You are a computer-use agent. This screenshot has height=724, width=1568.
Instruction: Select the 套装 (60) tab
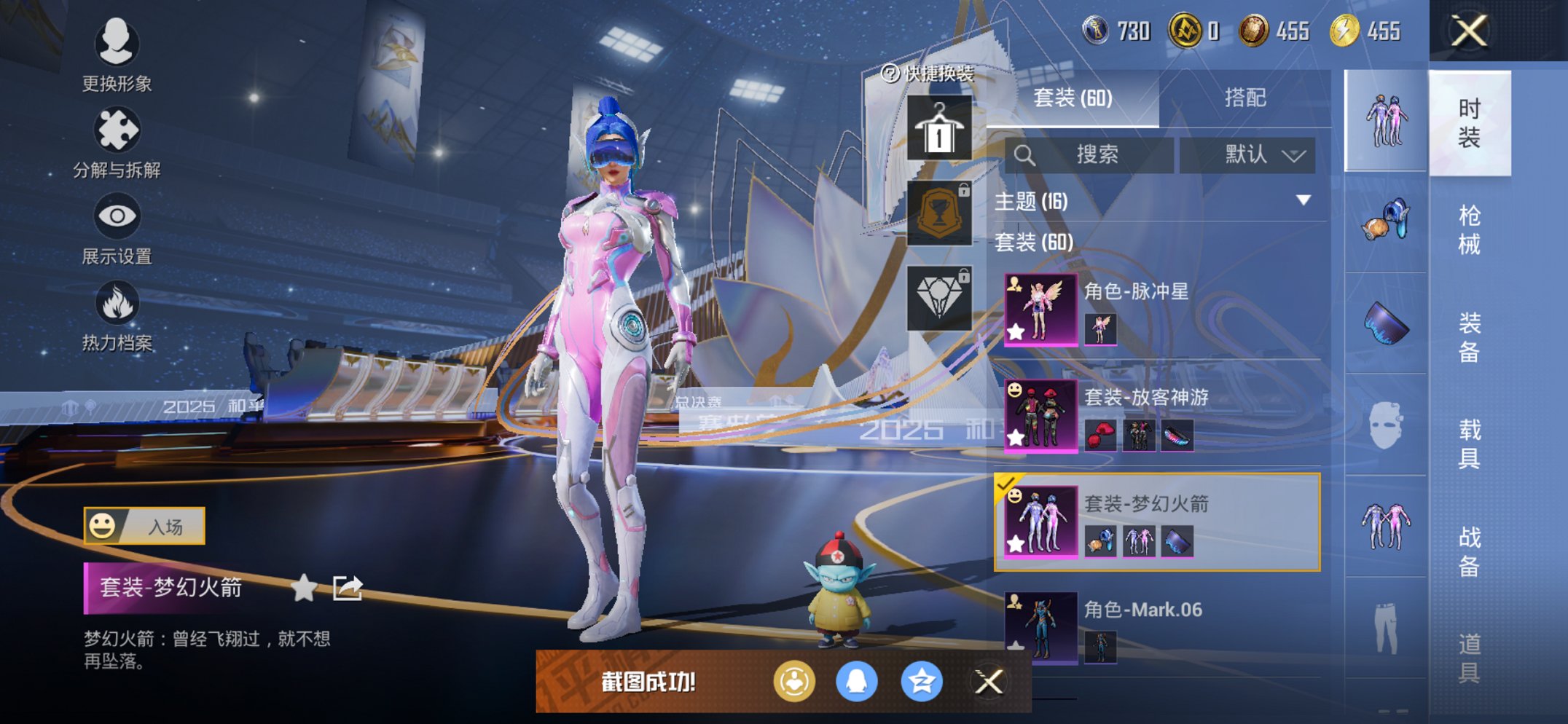coord(1073,98)
